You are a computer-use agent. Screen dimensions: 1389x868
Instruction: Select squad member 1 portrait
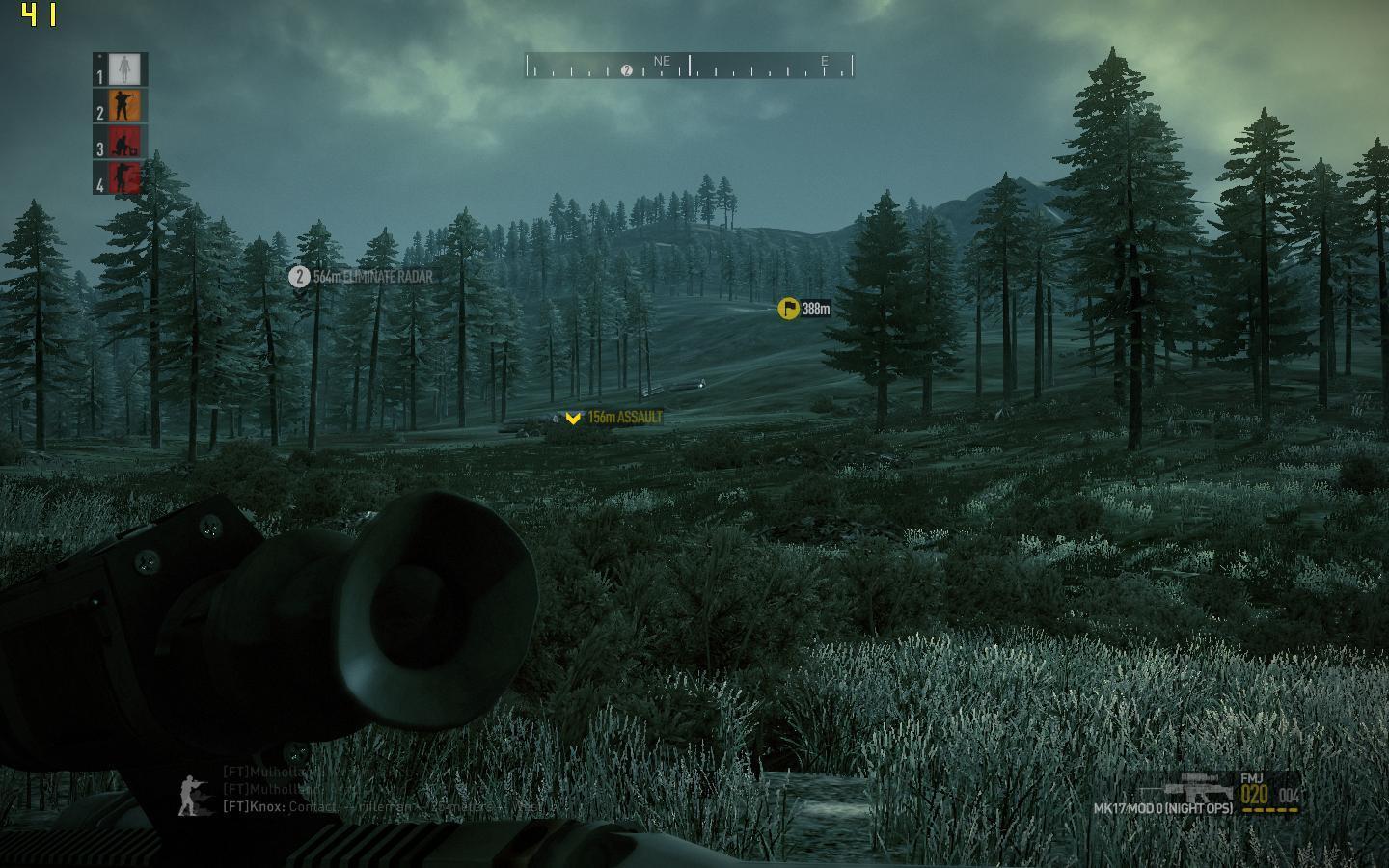pos(124,69)
